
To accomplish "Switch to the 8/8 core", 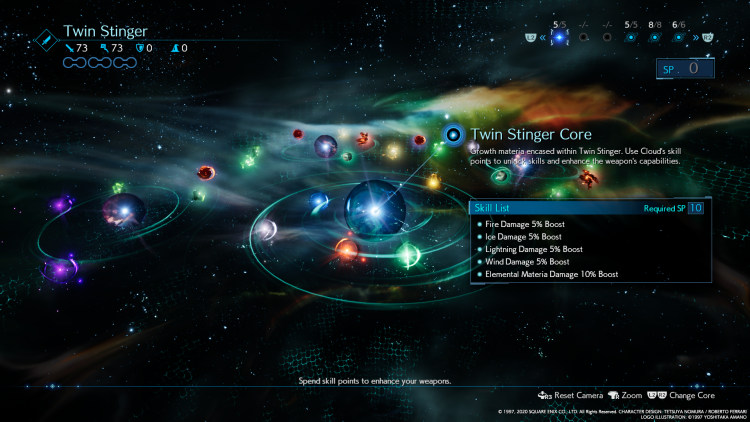I will coord(655,37).
